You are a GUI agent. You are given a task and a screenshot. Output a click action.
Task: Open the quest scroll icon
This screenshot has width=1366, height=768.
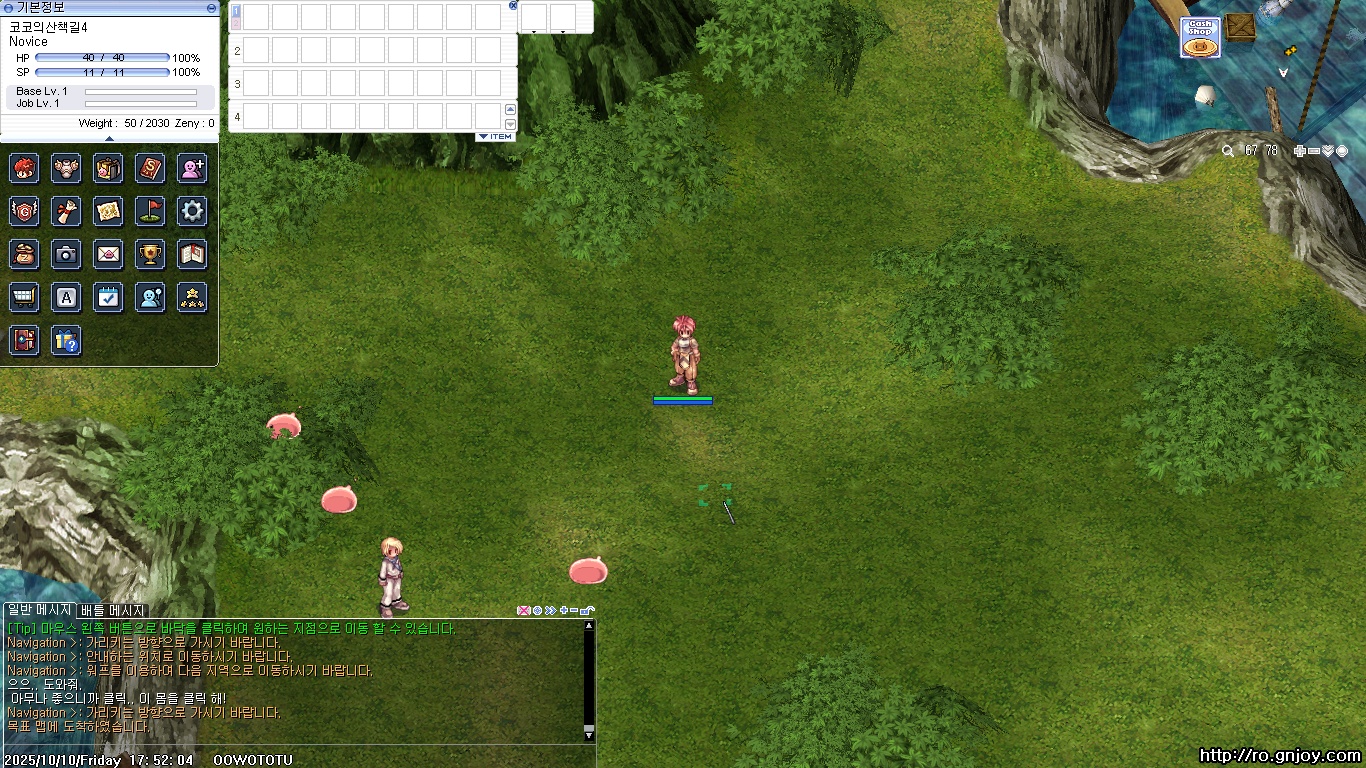pos(66,211)
